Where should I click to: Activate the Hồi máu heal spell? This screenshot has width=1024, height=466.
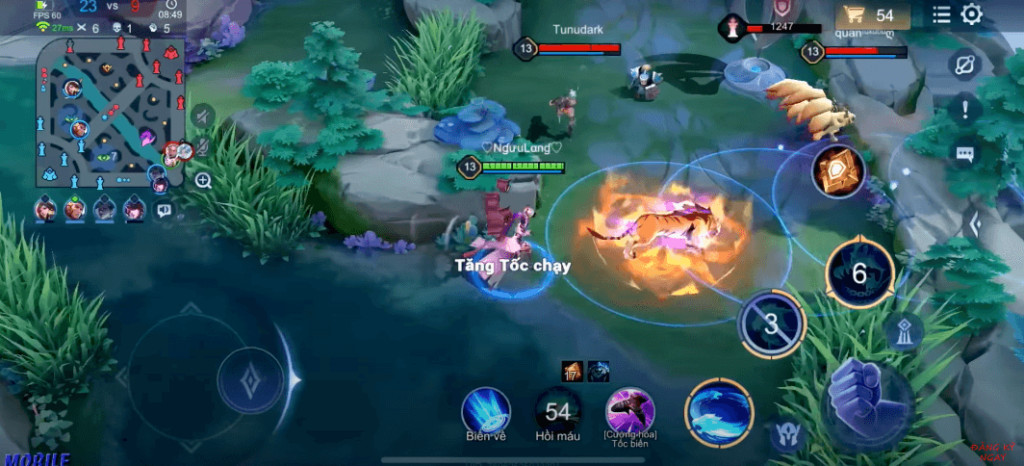click(x=558, y=410)
